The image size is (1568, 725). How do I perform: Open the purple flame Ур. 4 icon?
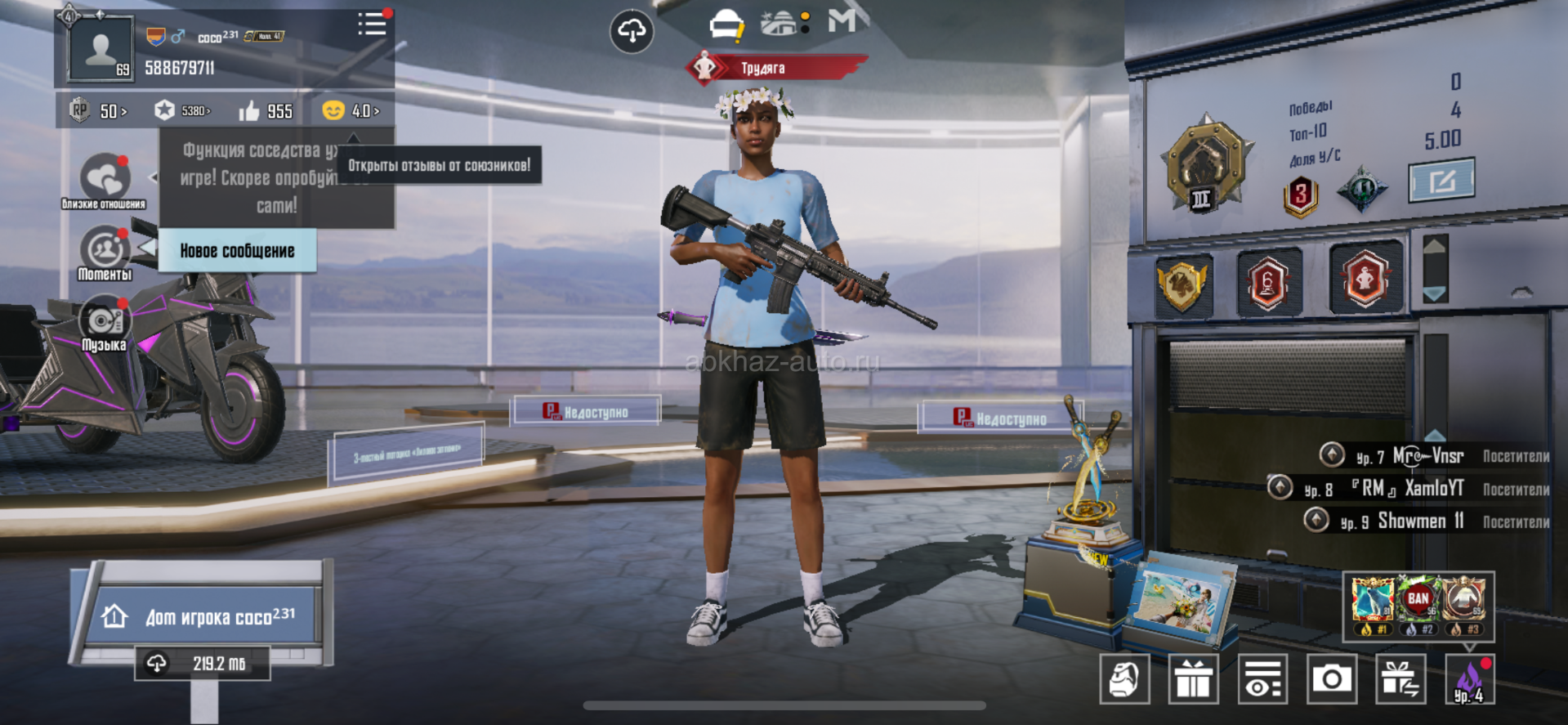[1469, 680]
